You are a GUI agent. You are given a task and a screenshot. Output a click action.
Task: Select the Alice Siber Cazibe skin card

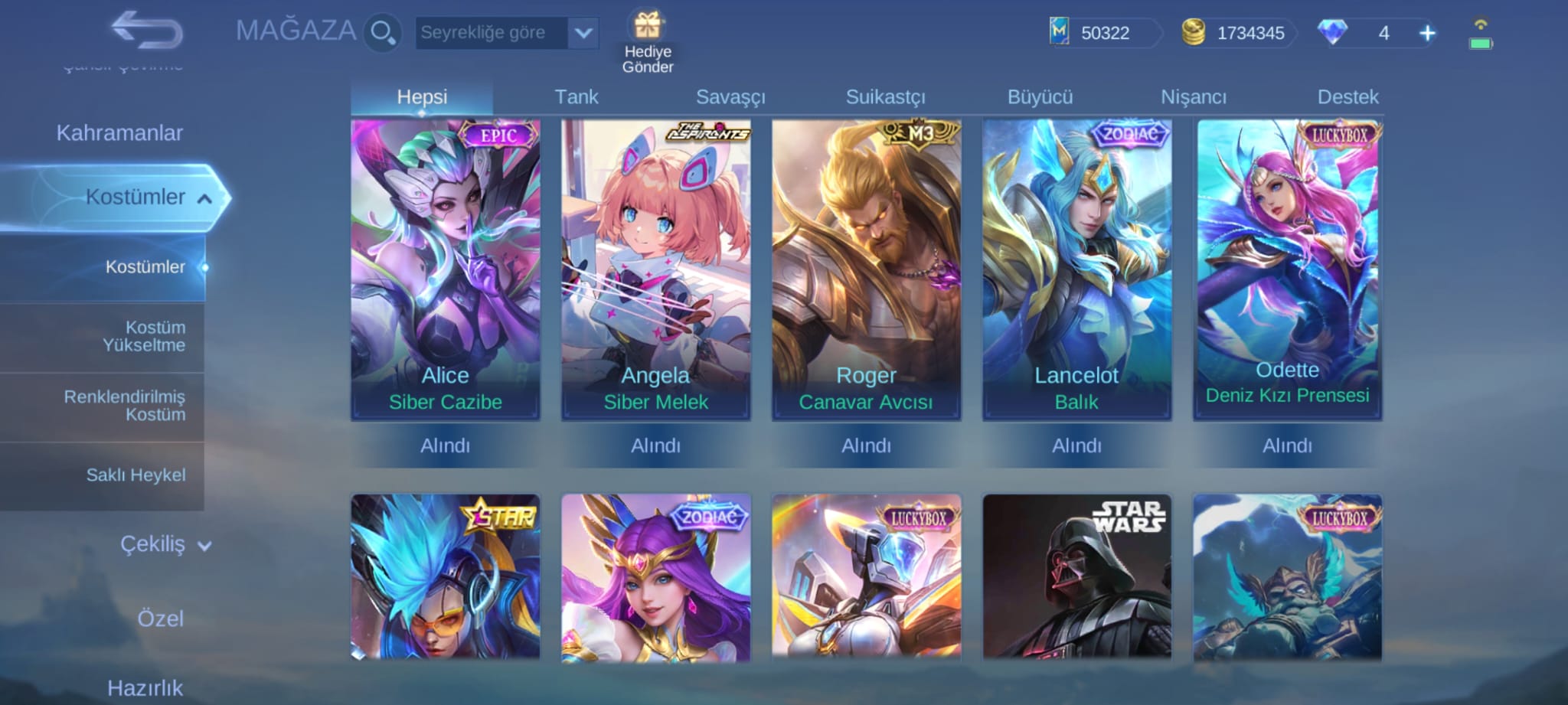445,268
